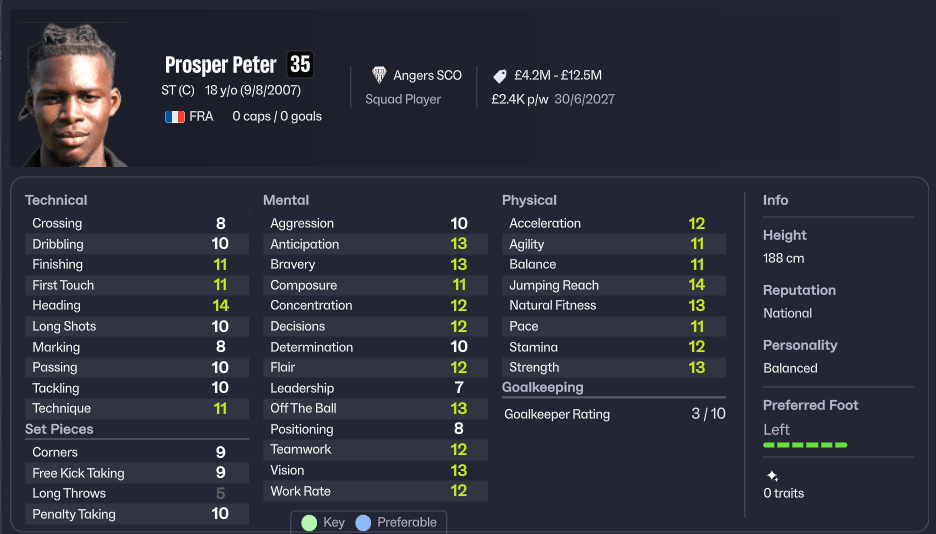Screen dimensions: 936x534
Task: Toggle the Preferable attribute highlight
Action: coord(397,522)
